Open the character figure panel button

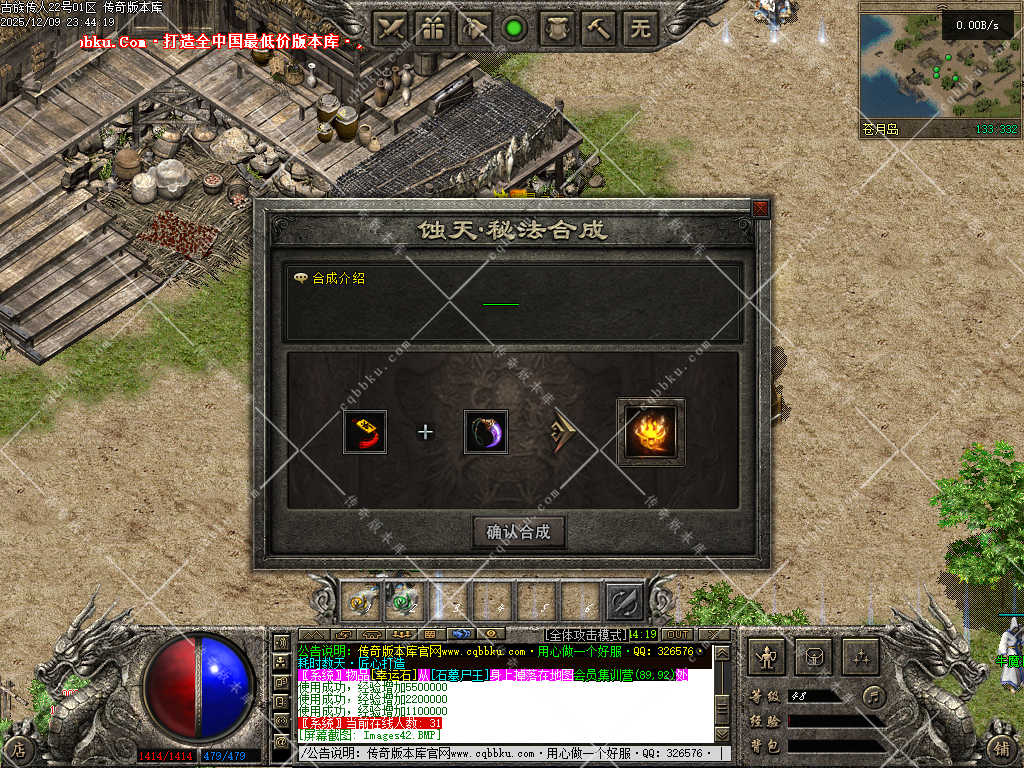coord(767,657)
